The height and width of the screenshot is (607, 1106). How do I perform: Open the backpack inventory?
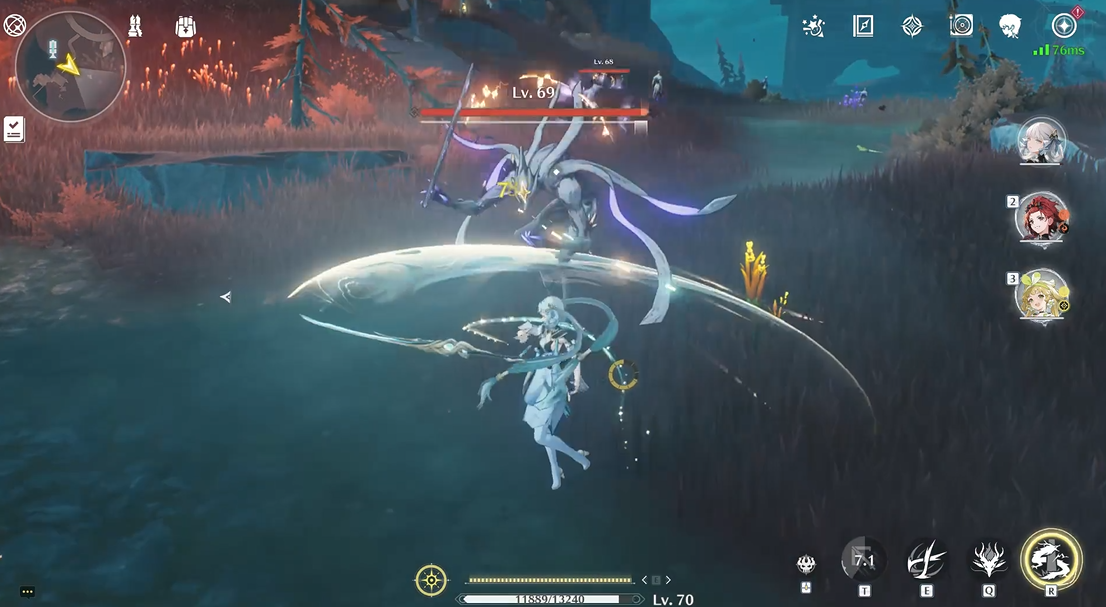185,27
